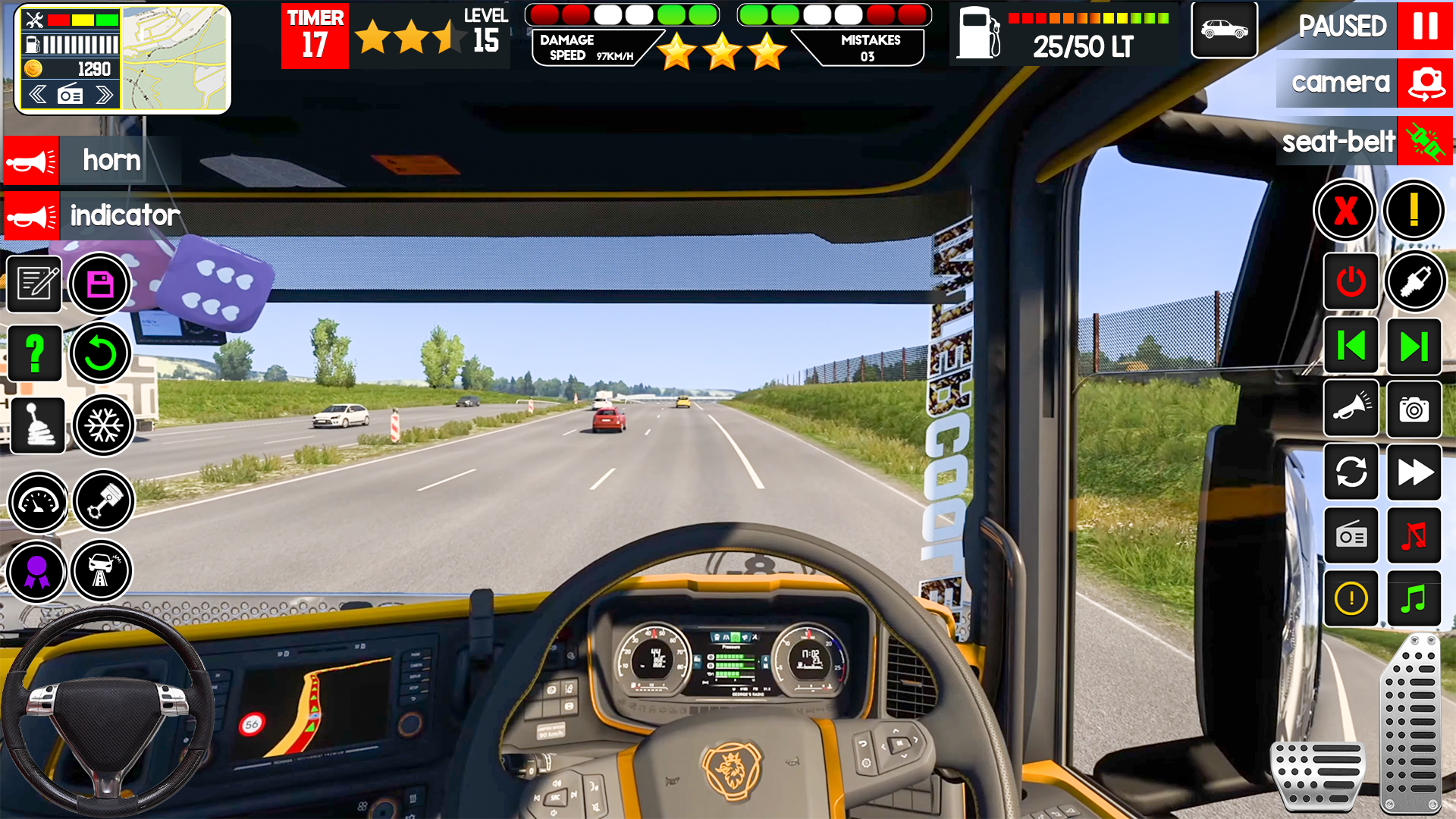Viewport: 1456px width, 819px height.
Task: Expand the minimap with right chevron
Action: click(104, 94)
